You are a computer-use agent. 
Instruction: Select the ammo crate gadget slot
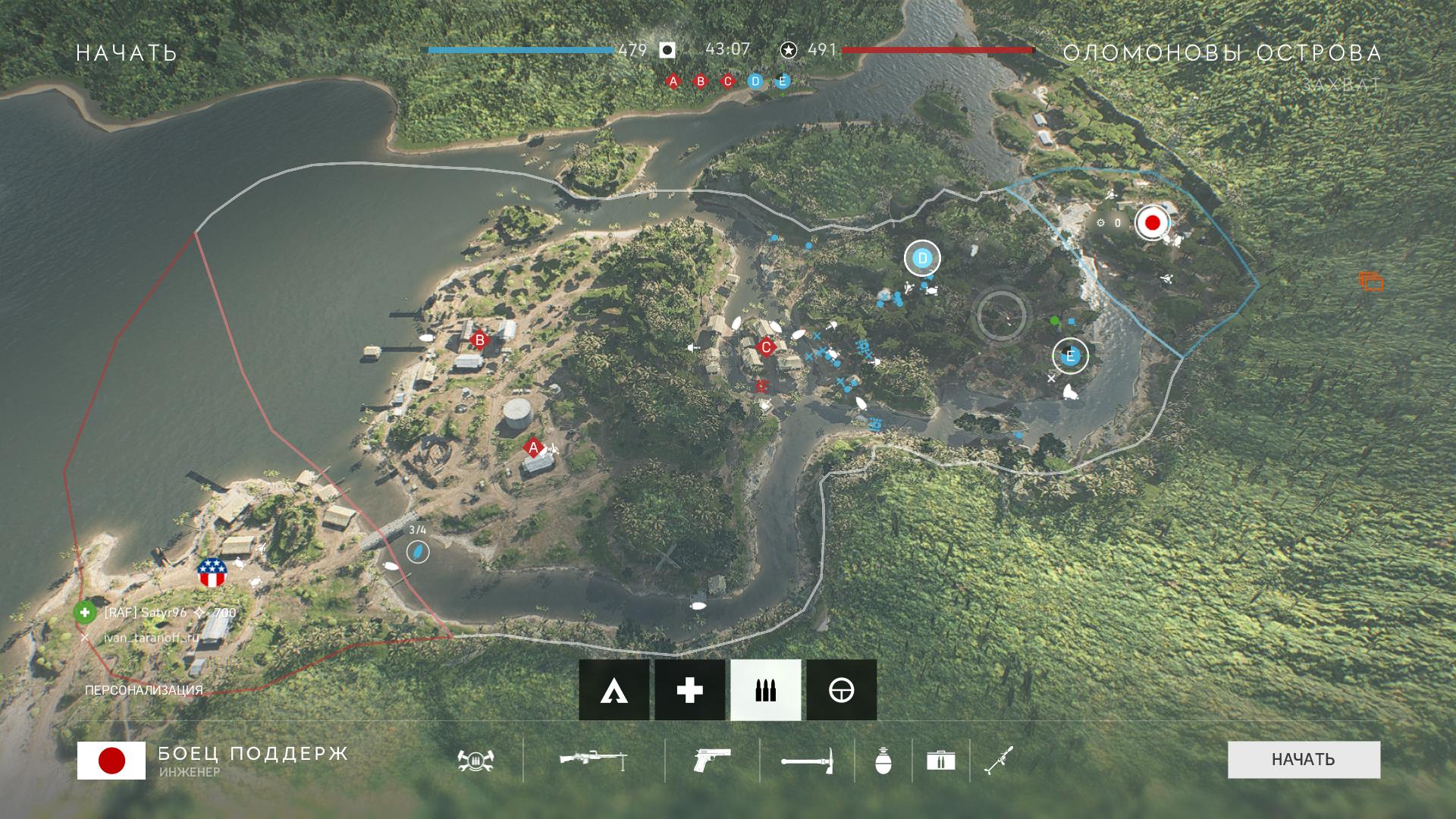click(x=940, y=760)
